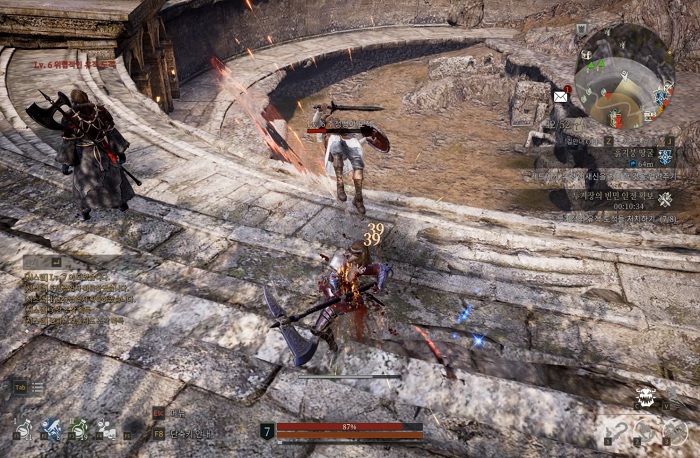700x458 pixels.
Task: Activate the horned skull skill icon
Action: click(x=646, y=398)
